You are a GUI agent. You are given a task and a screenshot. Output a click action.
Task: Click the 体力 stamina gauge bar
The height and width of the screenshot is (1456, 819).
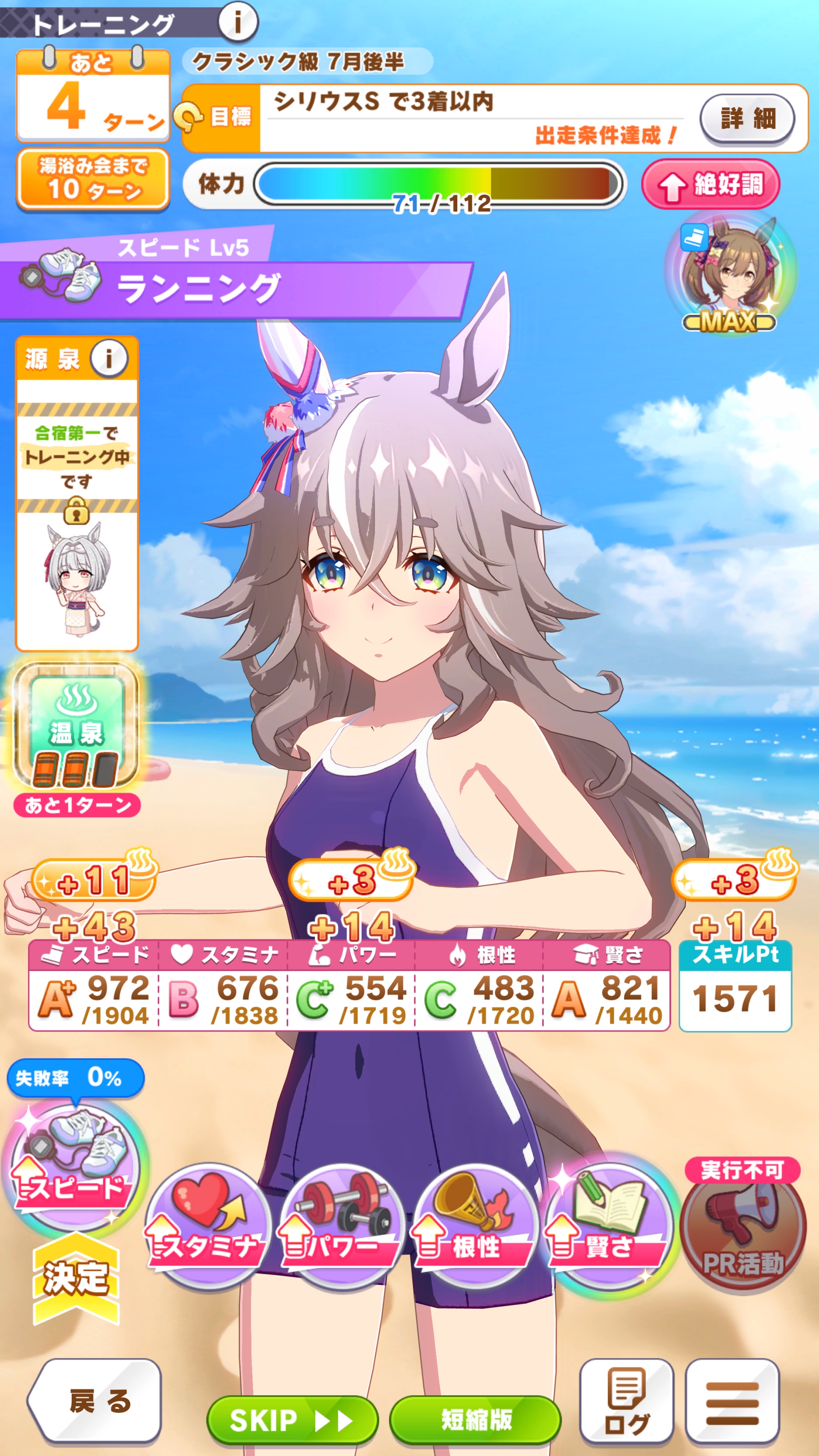pyautogui.click(x=438, y=186)
